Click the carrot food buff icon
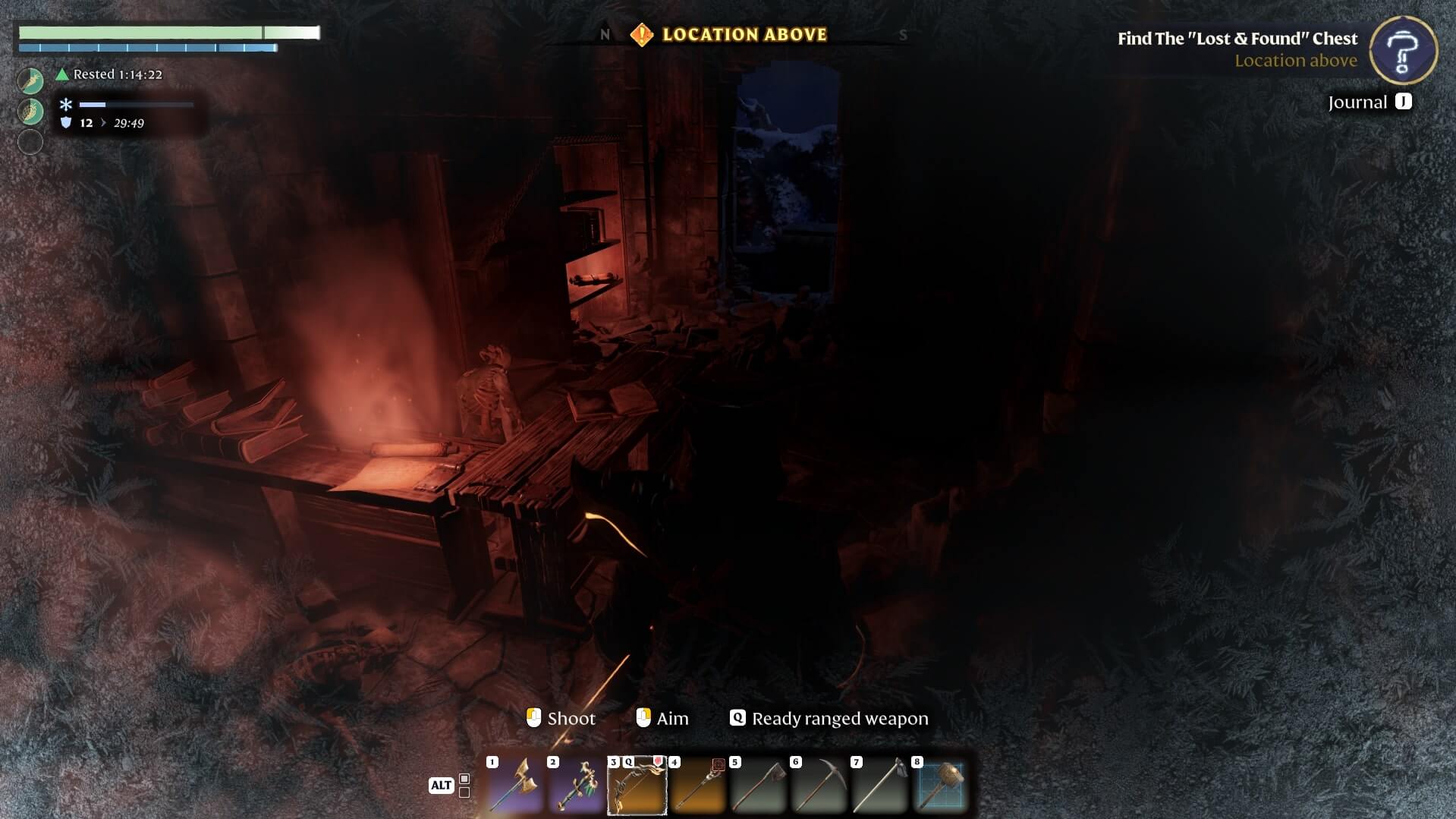Screen dimensions: 1456x819 click(x=30, y=80)
